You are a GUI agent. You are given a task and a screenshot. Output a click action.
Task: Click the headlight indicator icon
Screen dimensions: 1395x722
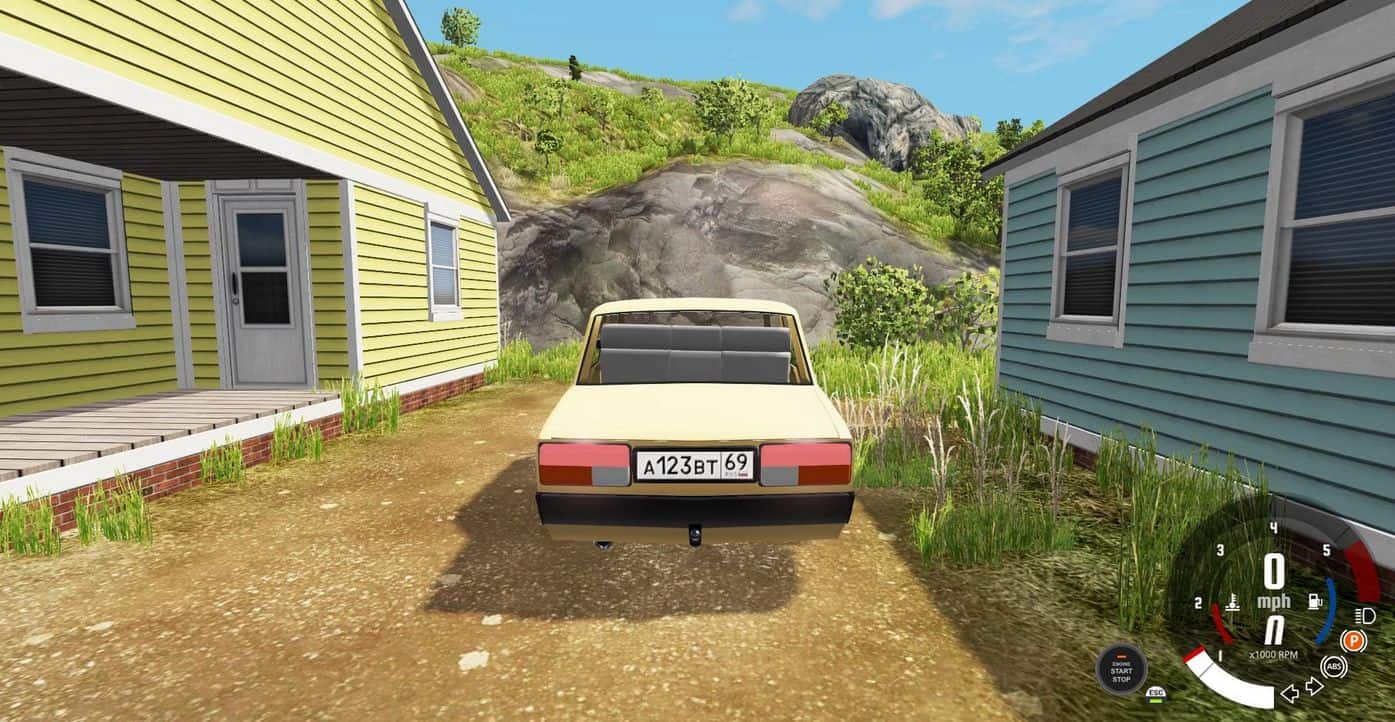coord(1366,615)
